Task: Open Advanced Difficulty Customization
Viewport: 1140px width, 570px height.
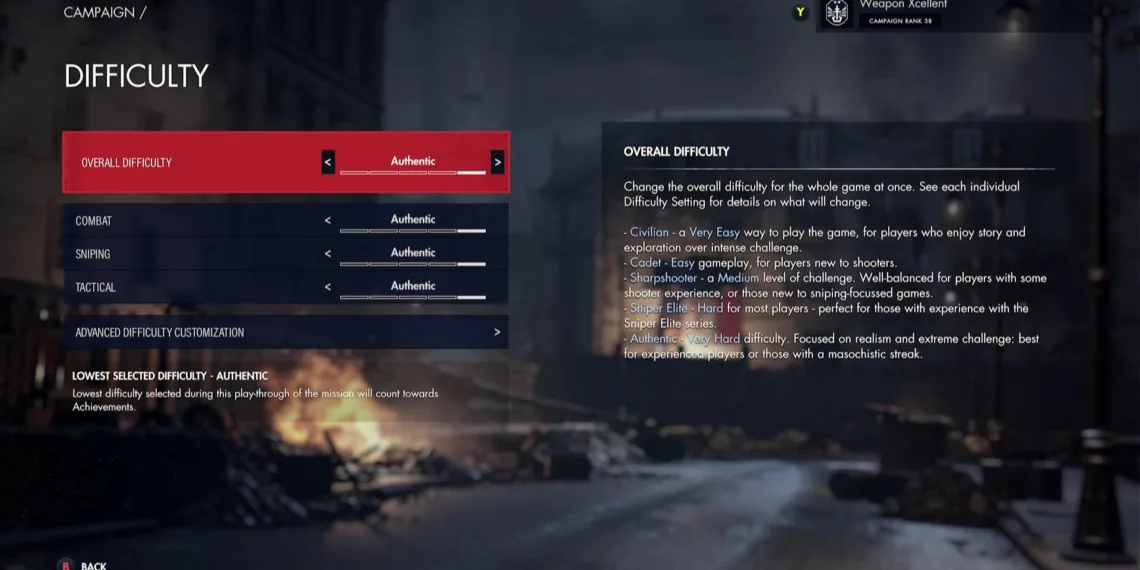Action: pyautogui.click(x=285, y=332)
